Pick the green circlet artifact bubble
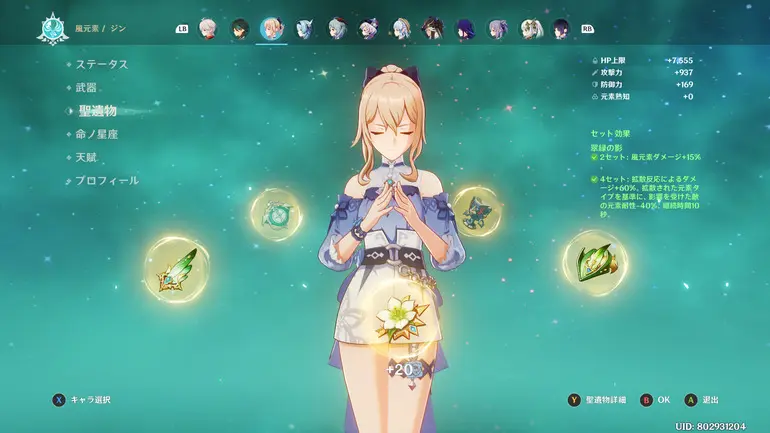The image size is (770, 433). 594,263
